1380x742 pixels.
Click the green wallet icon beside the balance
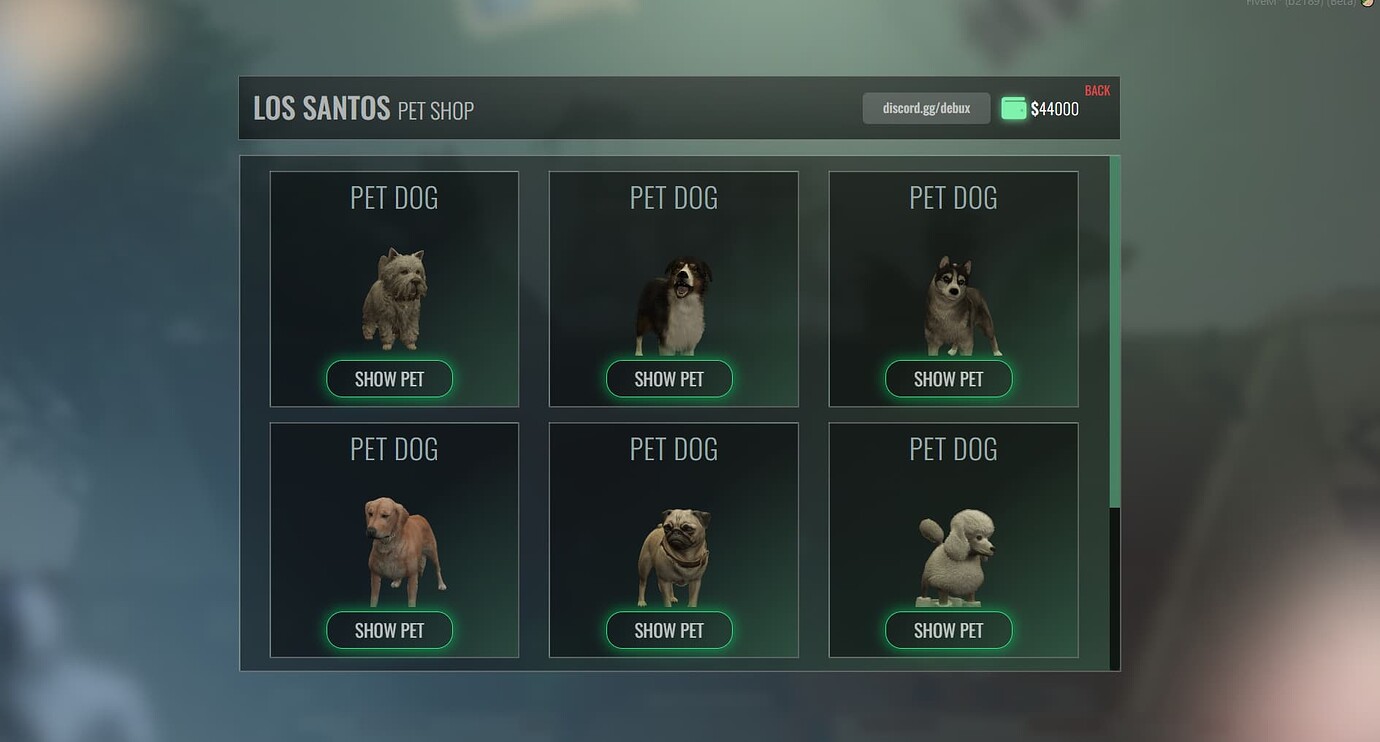pyautogui.click(x=1012, y=108)
